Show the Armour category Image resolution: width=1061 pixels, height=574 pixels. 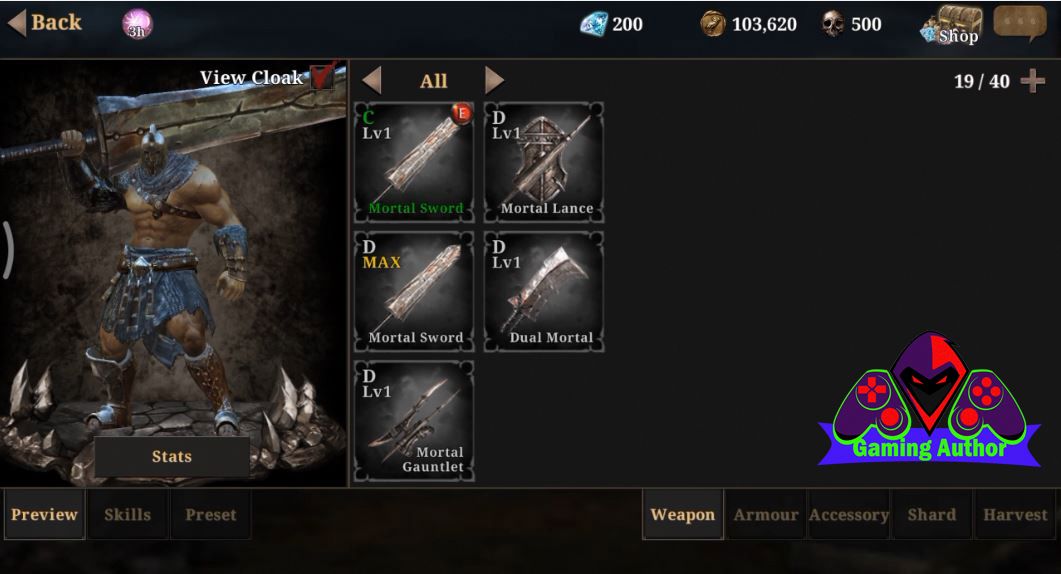[x=766, y=515]
